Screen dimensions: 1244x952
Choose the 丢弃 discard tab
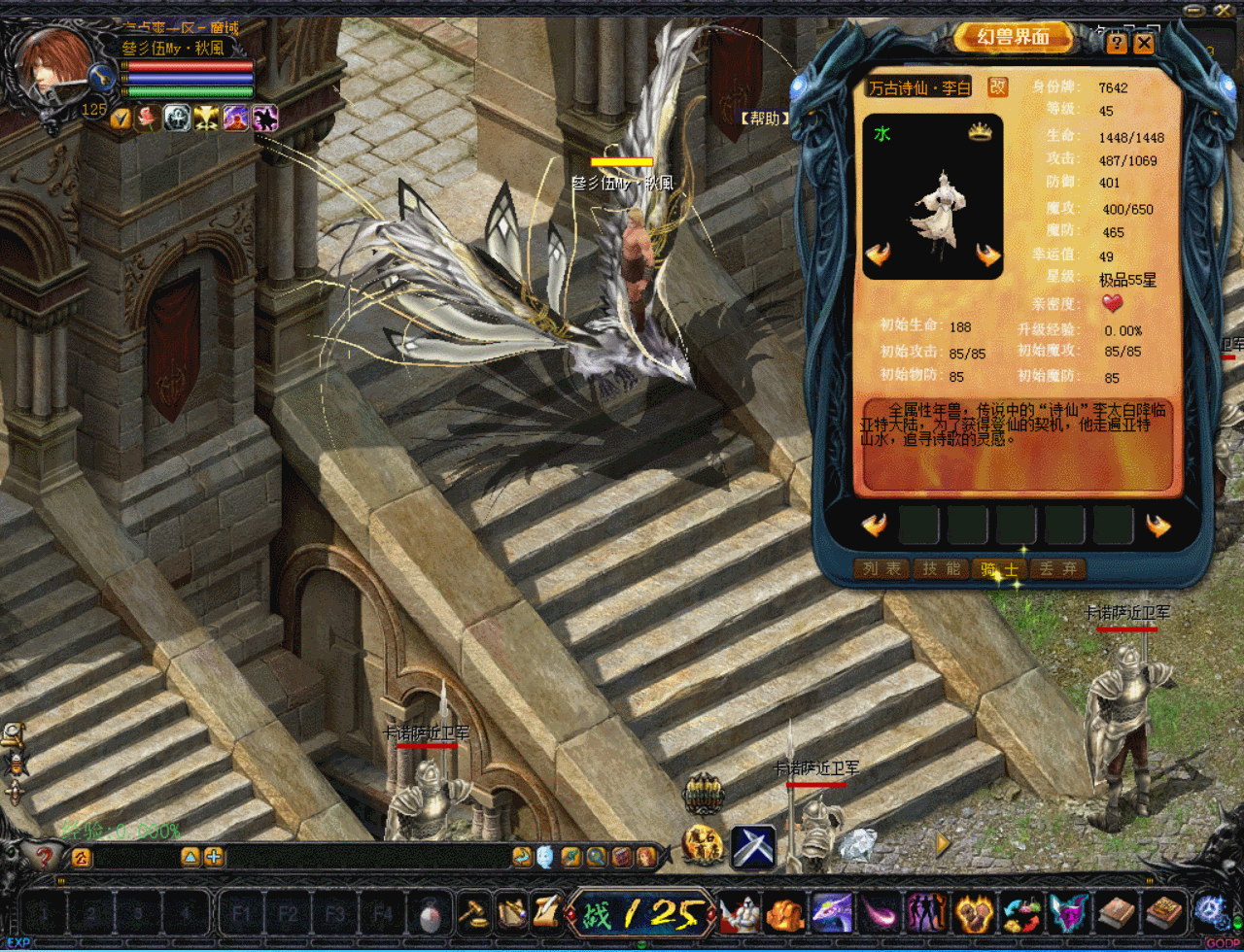(1057, 569)
